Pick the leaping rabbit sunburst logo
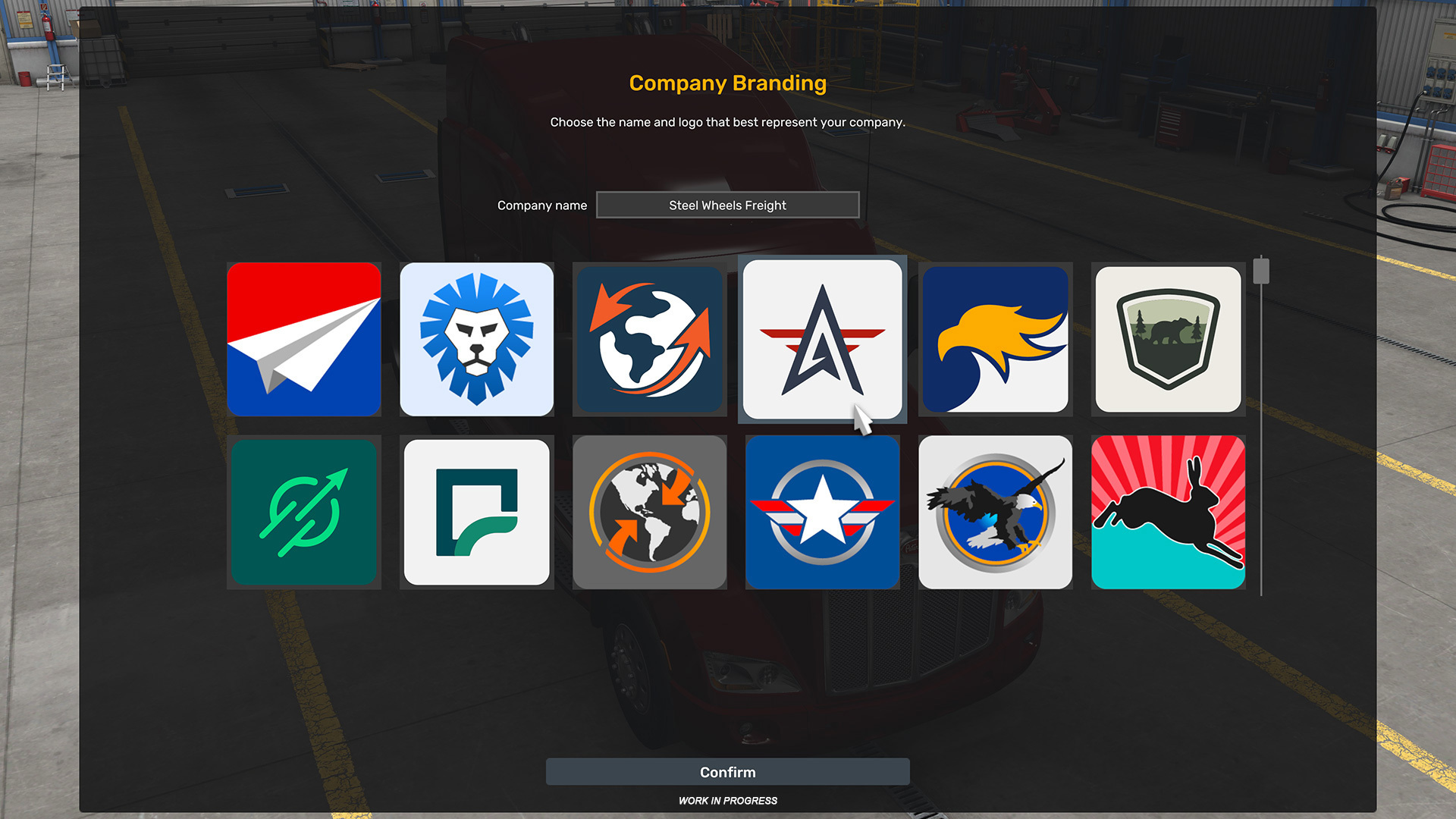This screenshot has width=1456, height=819. coord(1168,512)
